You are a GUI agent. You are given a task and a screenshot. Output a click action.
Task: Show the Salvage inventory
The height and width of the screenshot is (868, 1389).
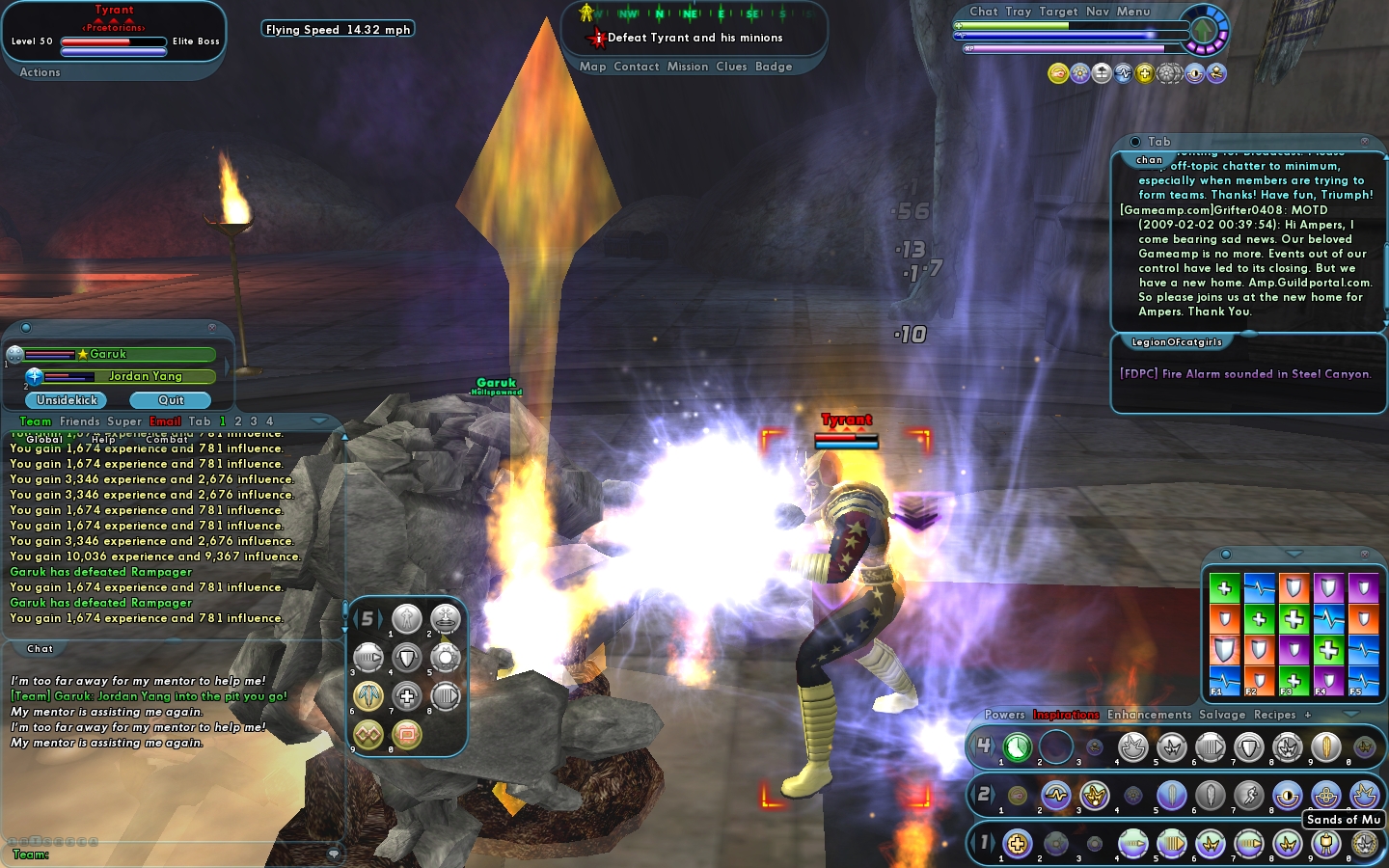1222,715
